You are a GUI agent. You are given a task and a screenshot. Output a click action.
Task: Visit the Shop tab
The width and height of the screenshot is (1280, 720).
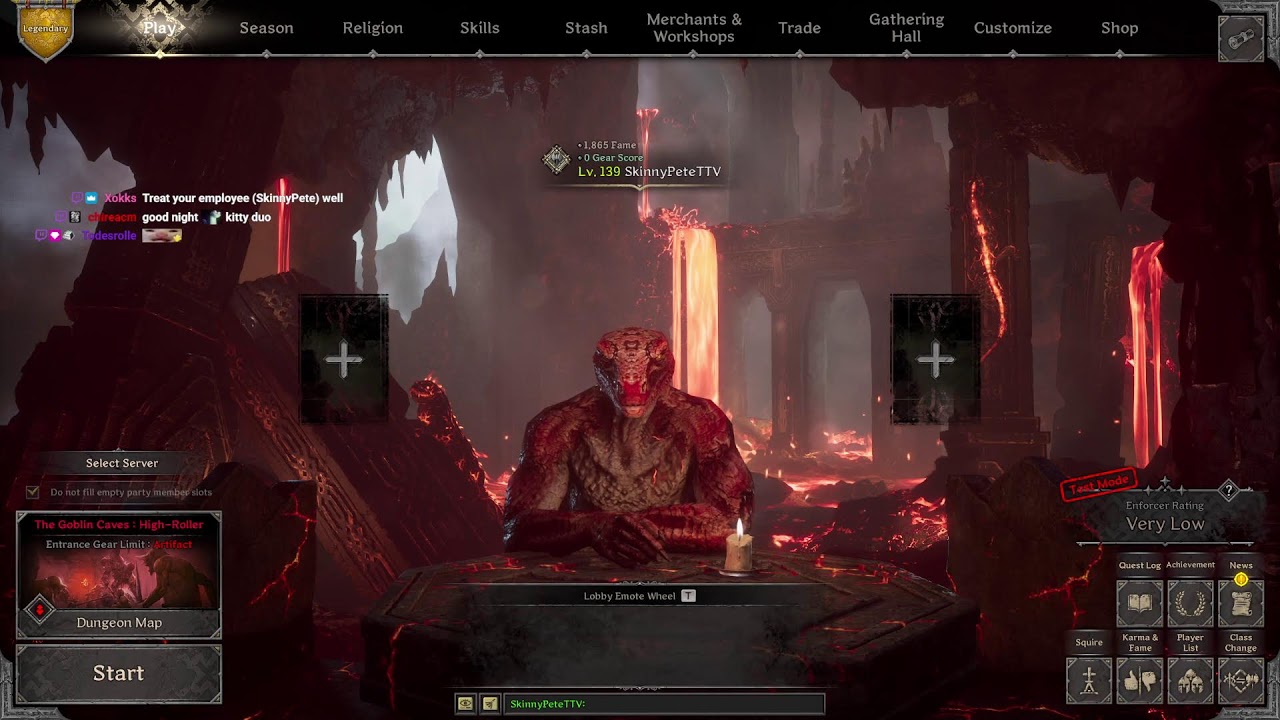click(x=1119, y=28)
